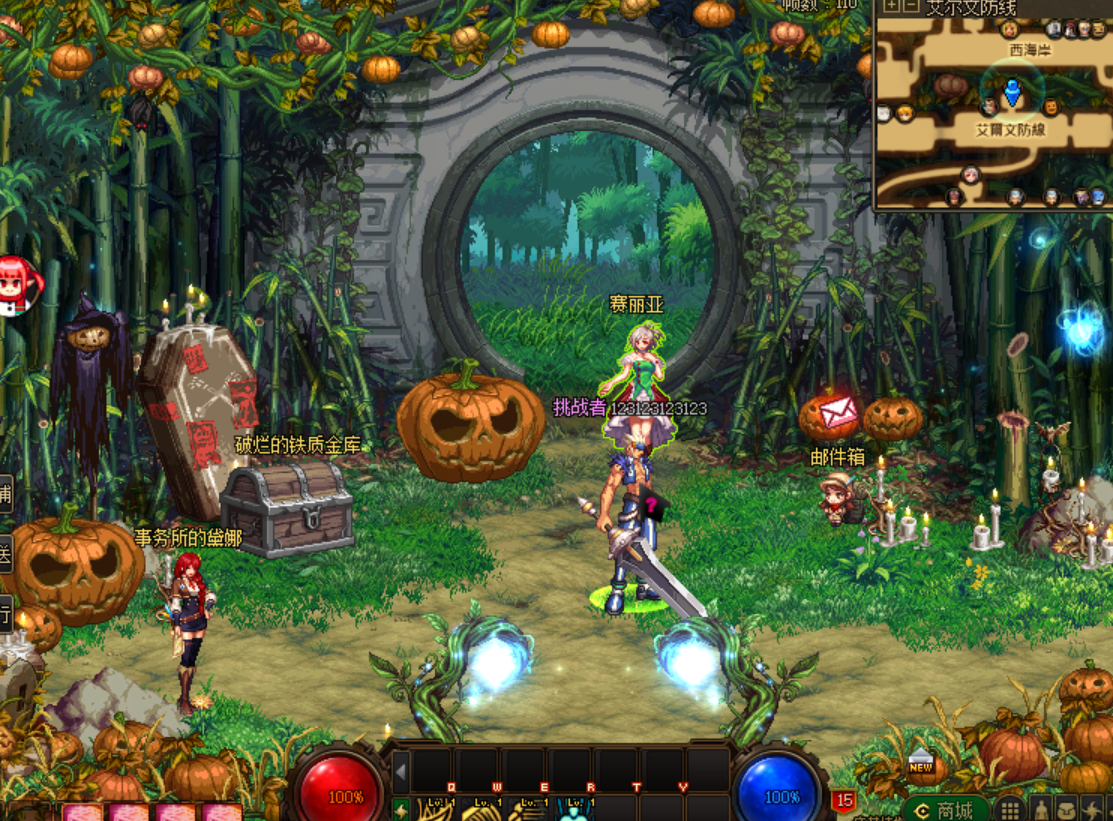Open the character silhouette icon in bottom bar
The image size is (1113, 821).
coord(1041,809)
